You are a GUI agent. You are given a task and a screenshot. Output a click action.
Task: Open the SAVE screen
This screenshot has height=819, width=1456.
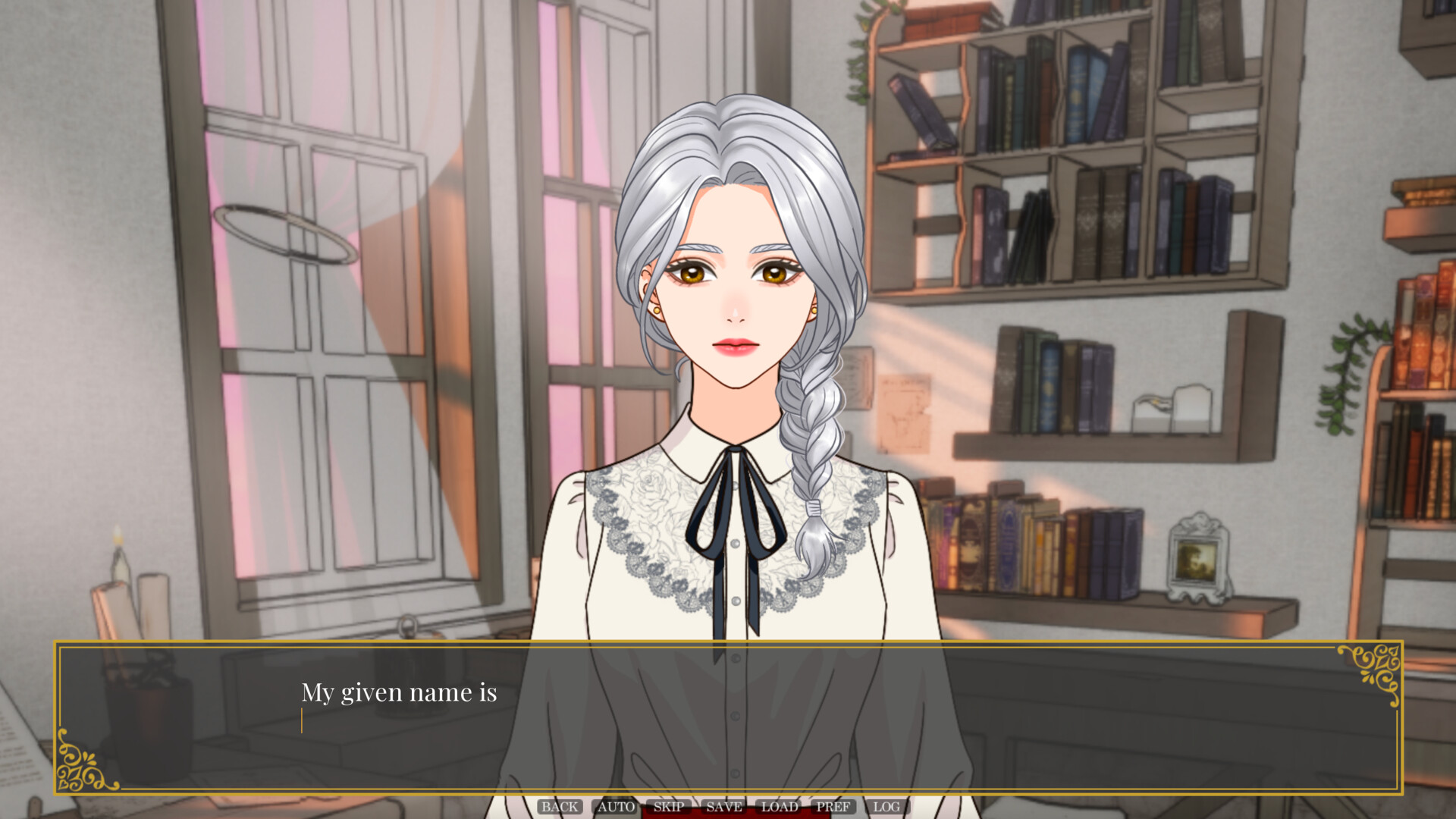[x=723, y=807]
